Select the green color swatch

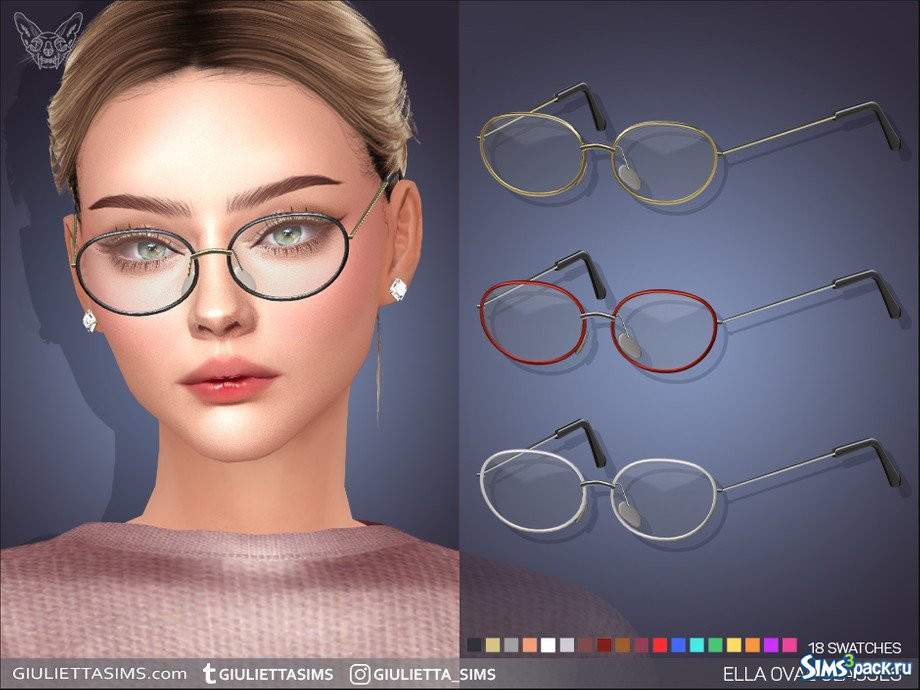(x=715, y=646)
